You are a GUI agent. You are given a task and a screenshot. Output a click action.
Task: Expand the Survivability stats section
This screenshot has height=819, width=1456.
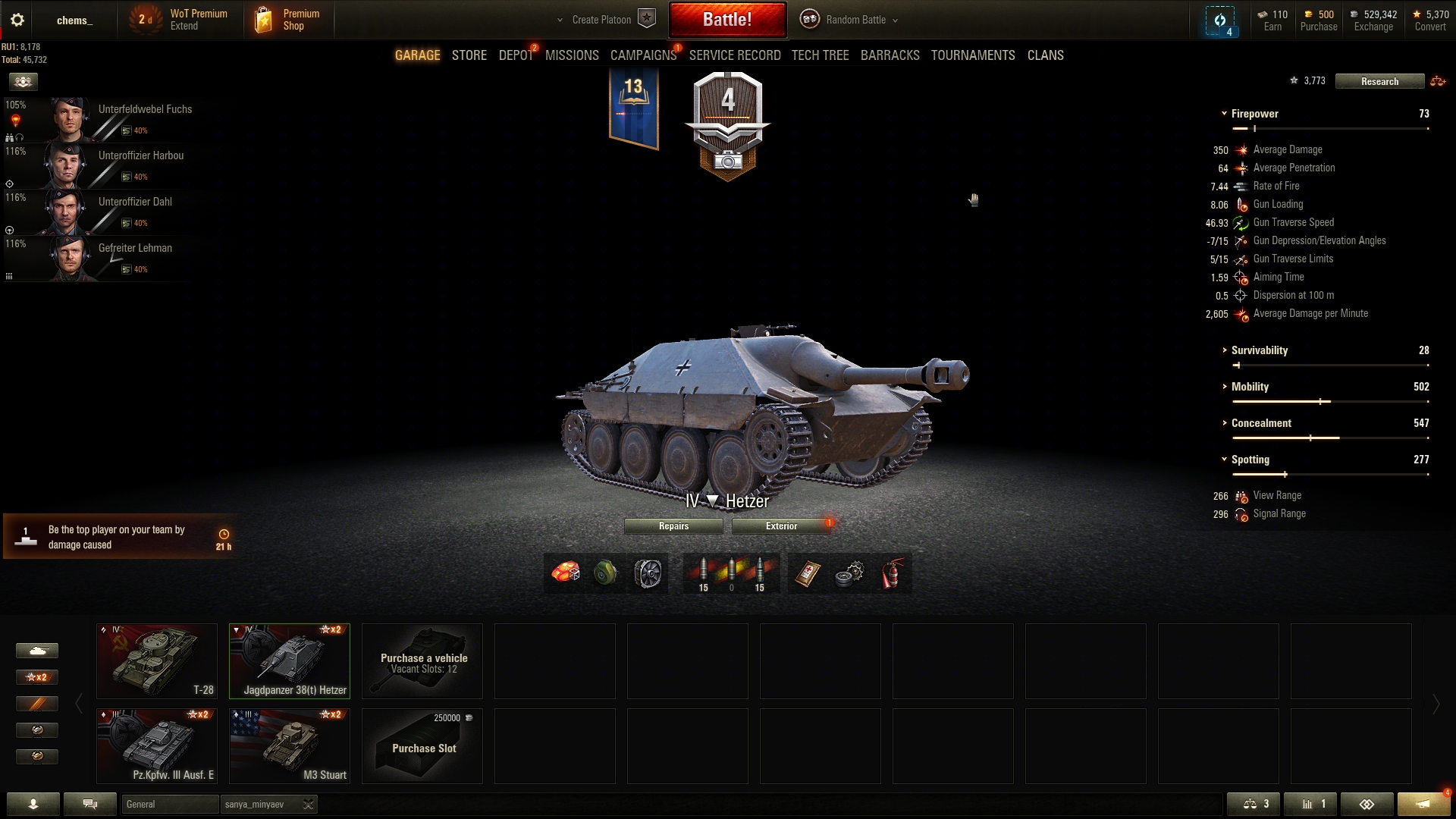pos(1259,350)
